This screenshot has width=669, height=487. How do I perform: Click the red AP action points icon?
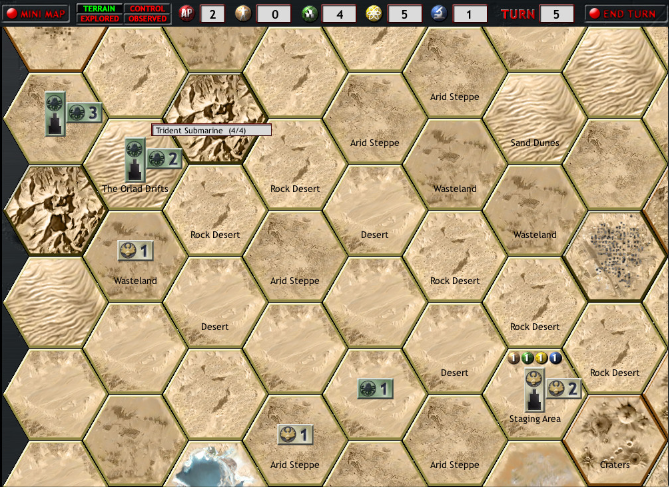(188, 14)
